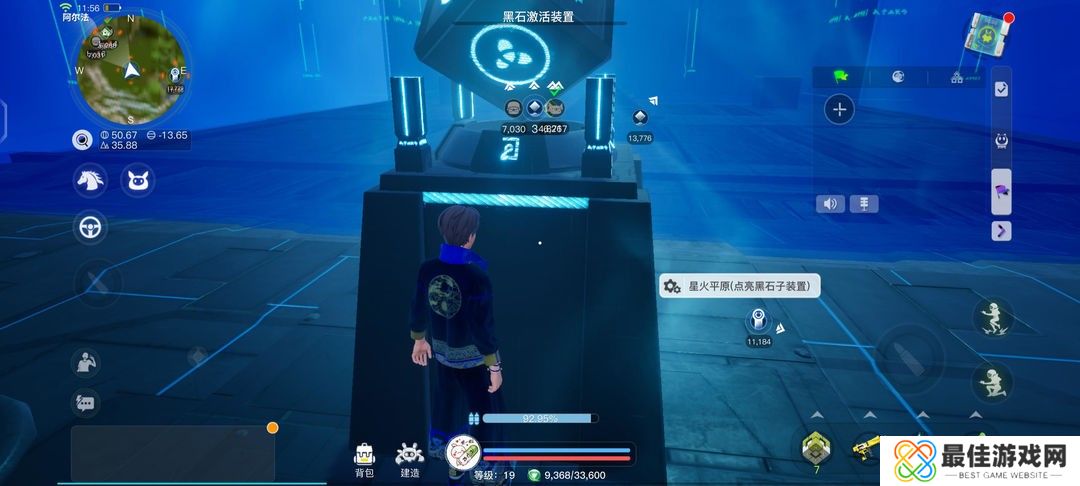The width and height of the screenshot is (1080, 486).
Task: Tap the cat-eared robot pet icon
Action: pos(137,181)
